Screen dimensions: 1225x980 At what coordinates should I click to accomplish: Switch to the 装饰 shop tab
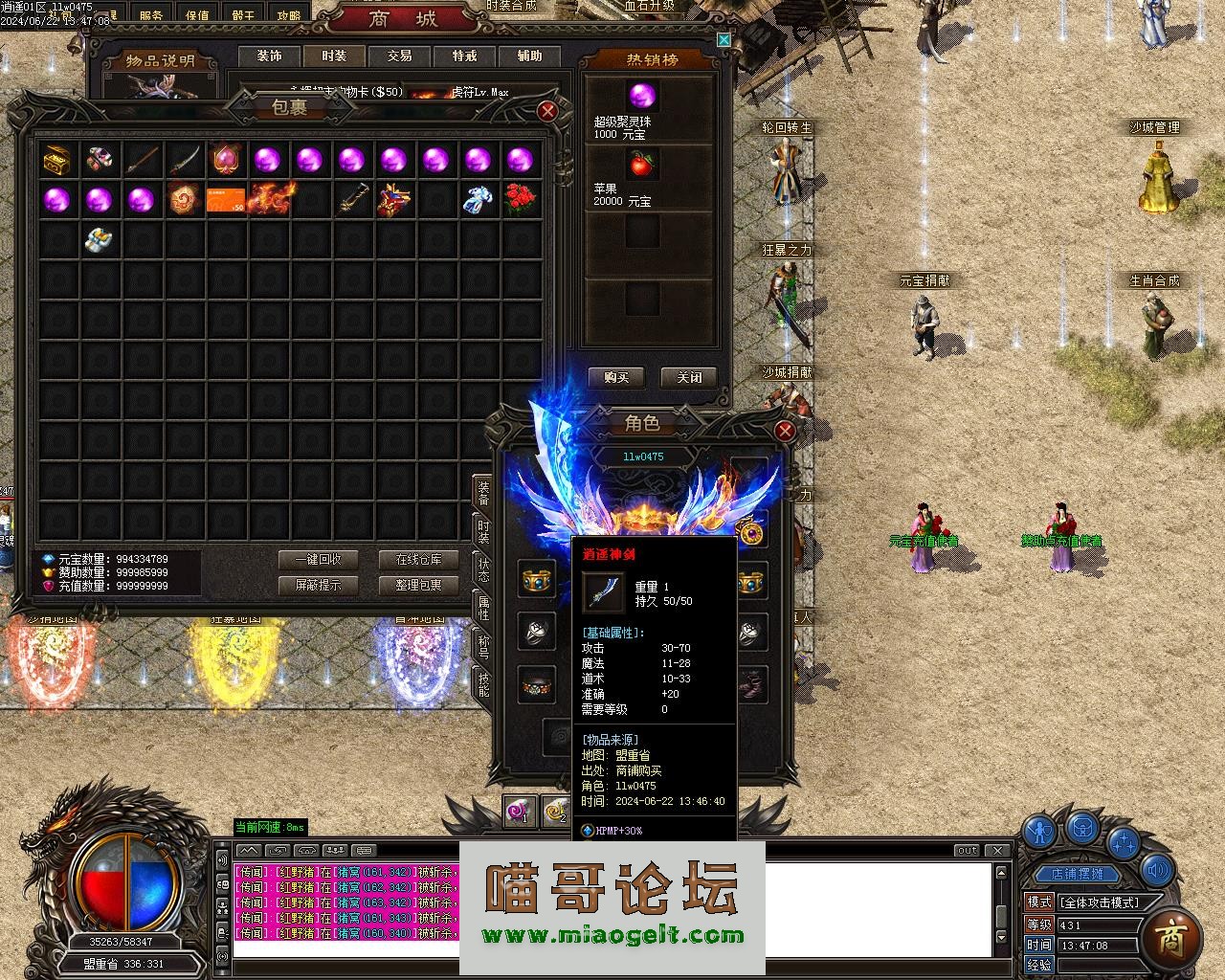[270, 56]
